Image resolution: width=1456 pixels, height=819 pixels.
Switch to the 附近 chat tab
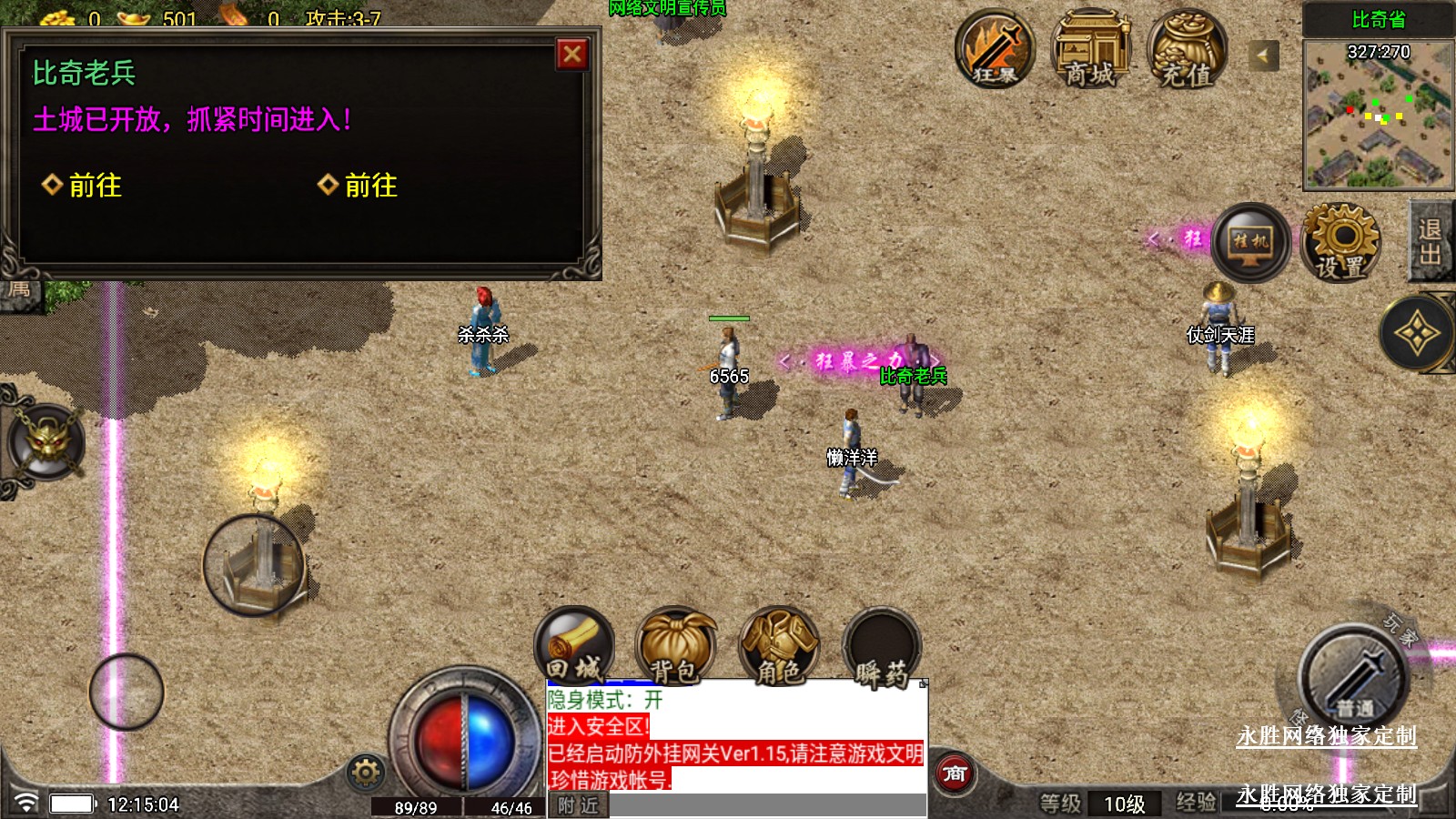(x=579, y=805)
